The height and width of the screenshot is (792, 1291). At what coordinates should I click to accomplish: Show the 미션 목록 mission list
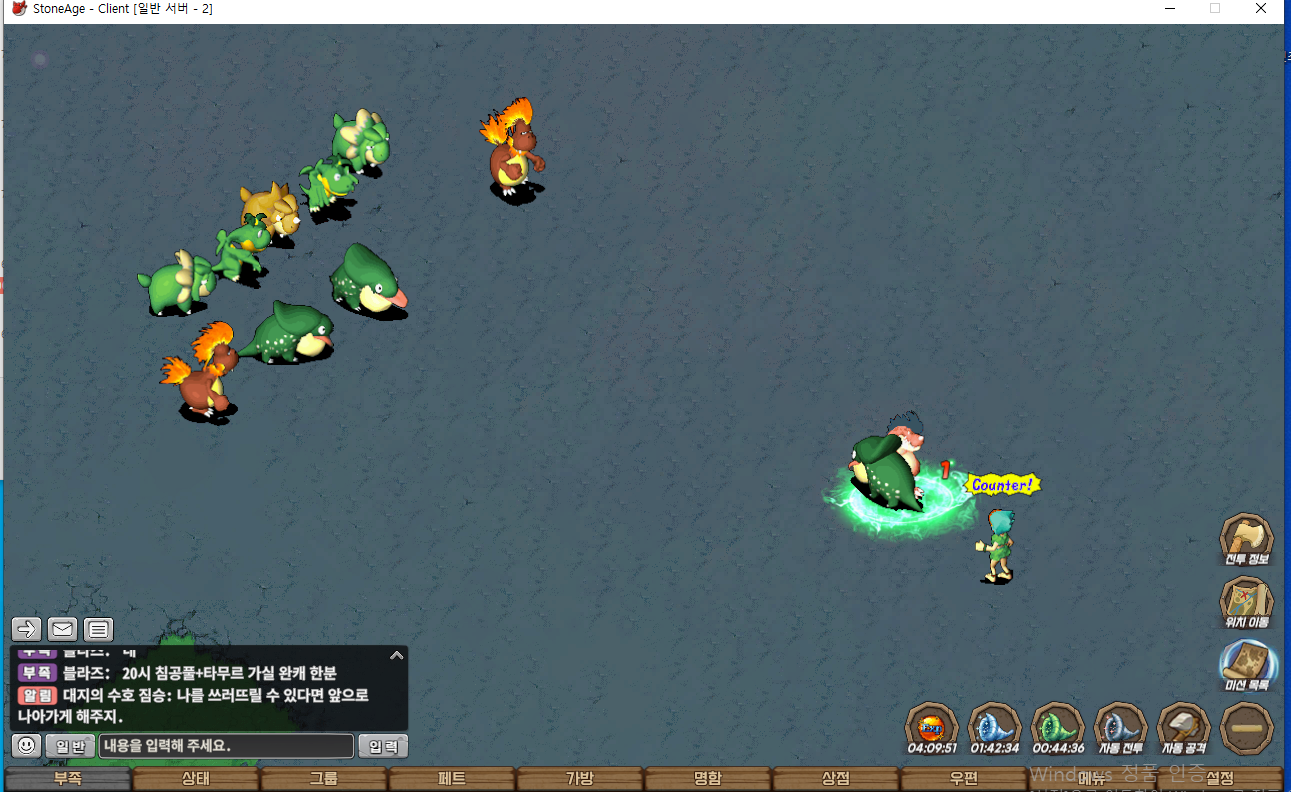[1246, 664]
